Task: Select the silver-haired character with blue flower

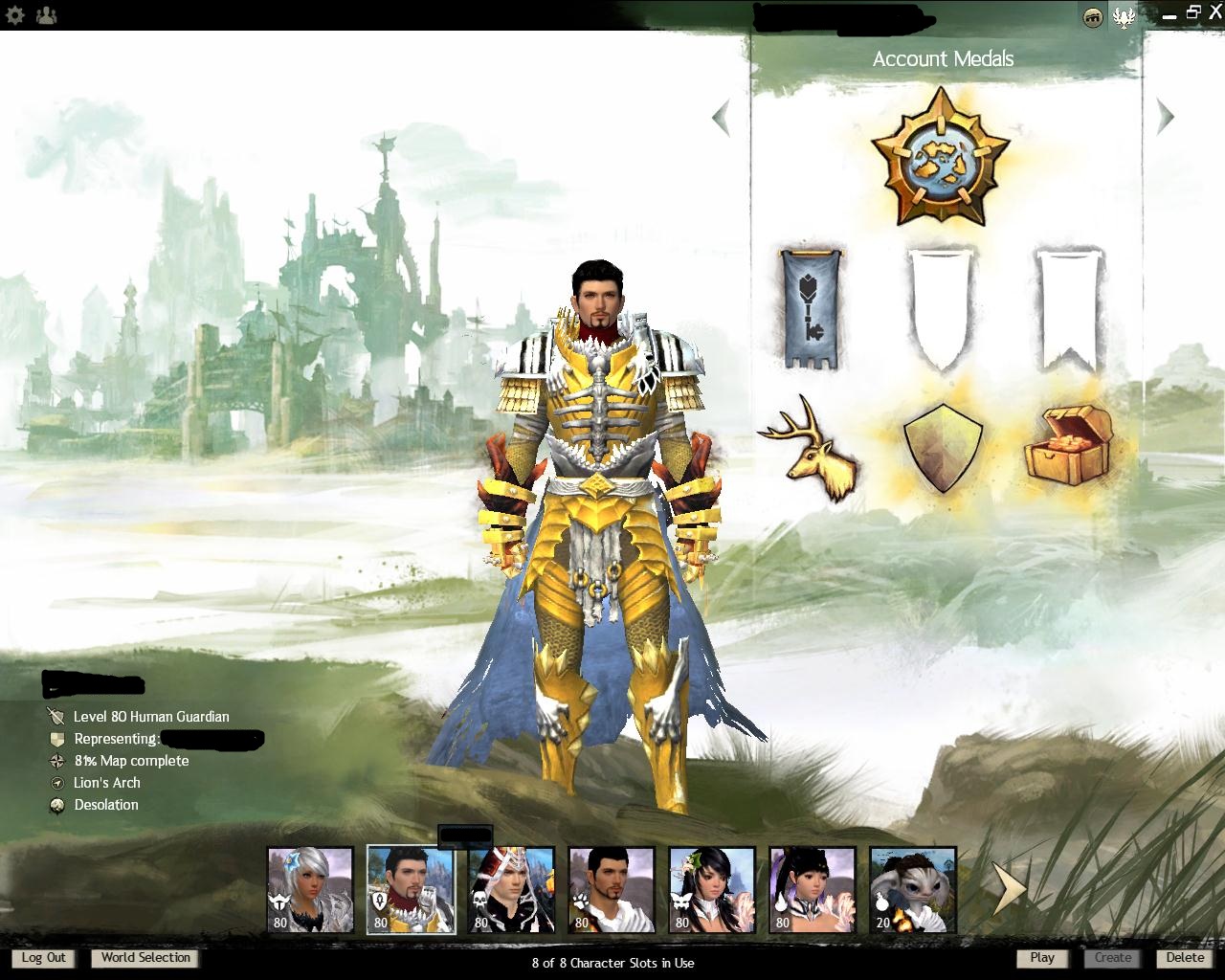Action: 310,889
